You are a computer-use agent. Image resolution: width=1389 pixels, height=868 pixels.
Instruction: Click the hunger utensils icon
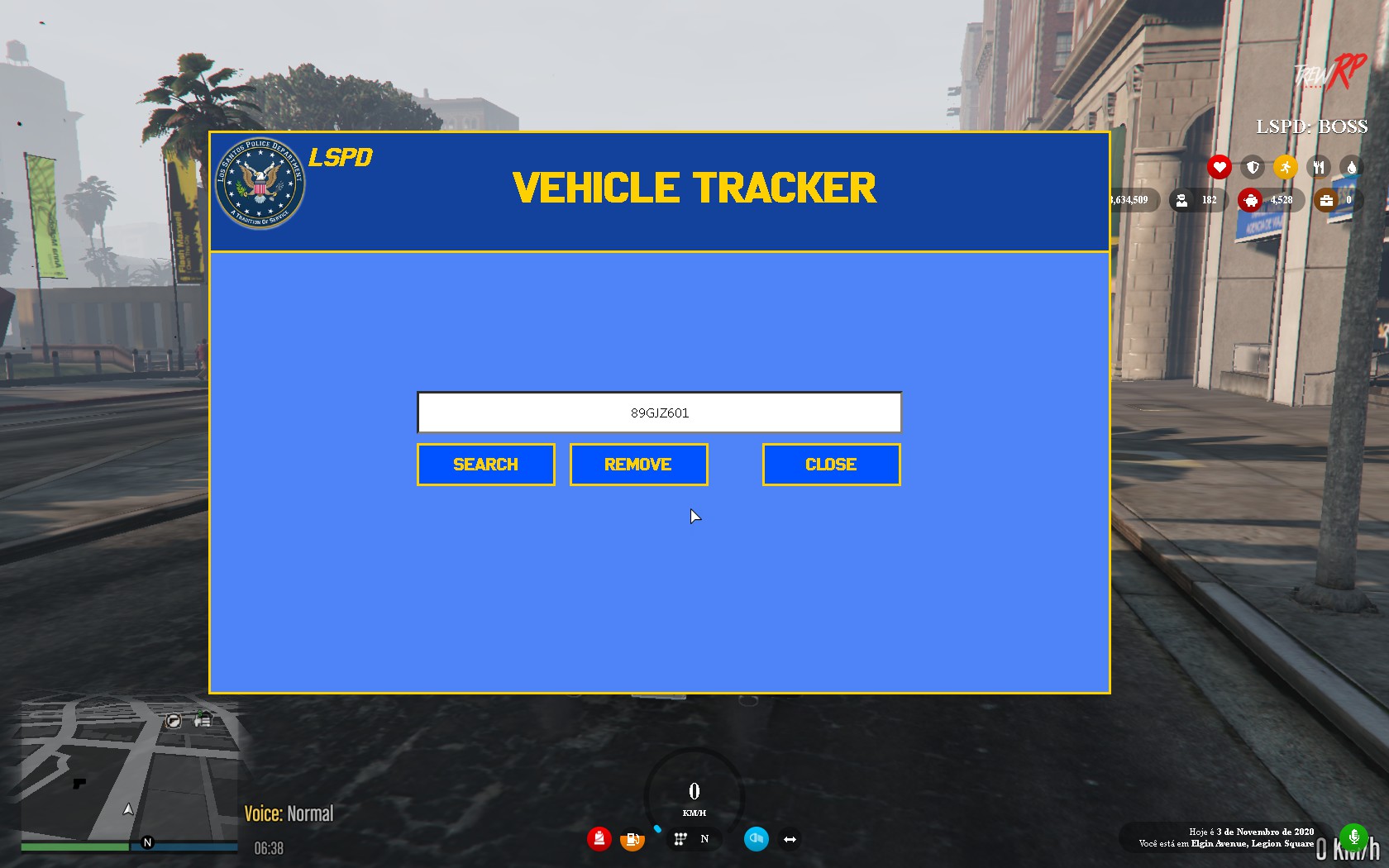[1320, 167]
